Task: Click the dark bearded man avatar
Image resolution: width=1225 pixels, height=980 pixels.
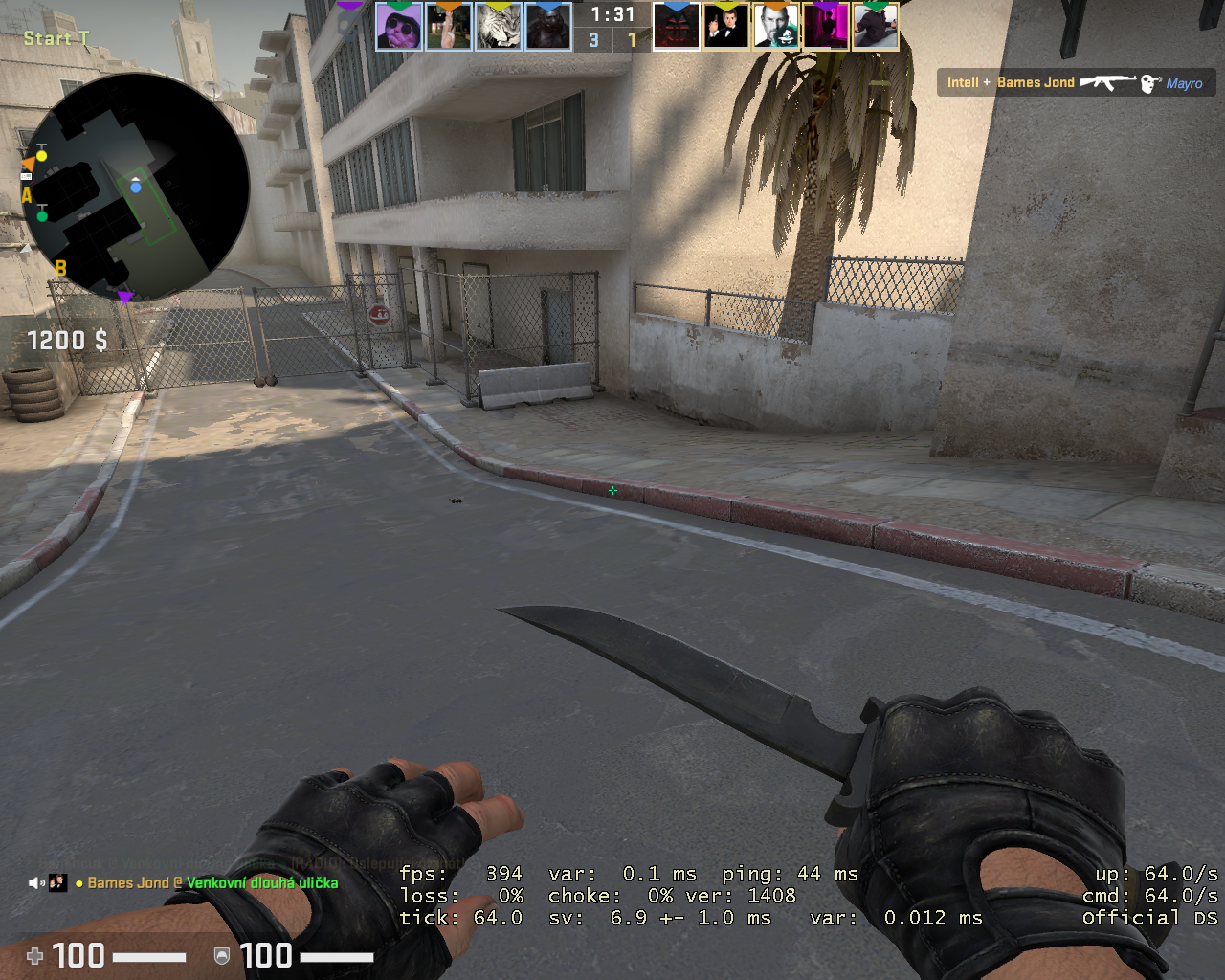Action: tap(548, 26)
